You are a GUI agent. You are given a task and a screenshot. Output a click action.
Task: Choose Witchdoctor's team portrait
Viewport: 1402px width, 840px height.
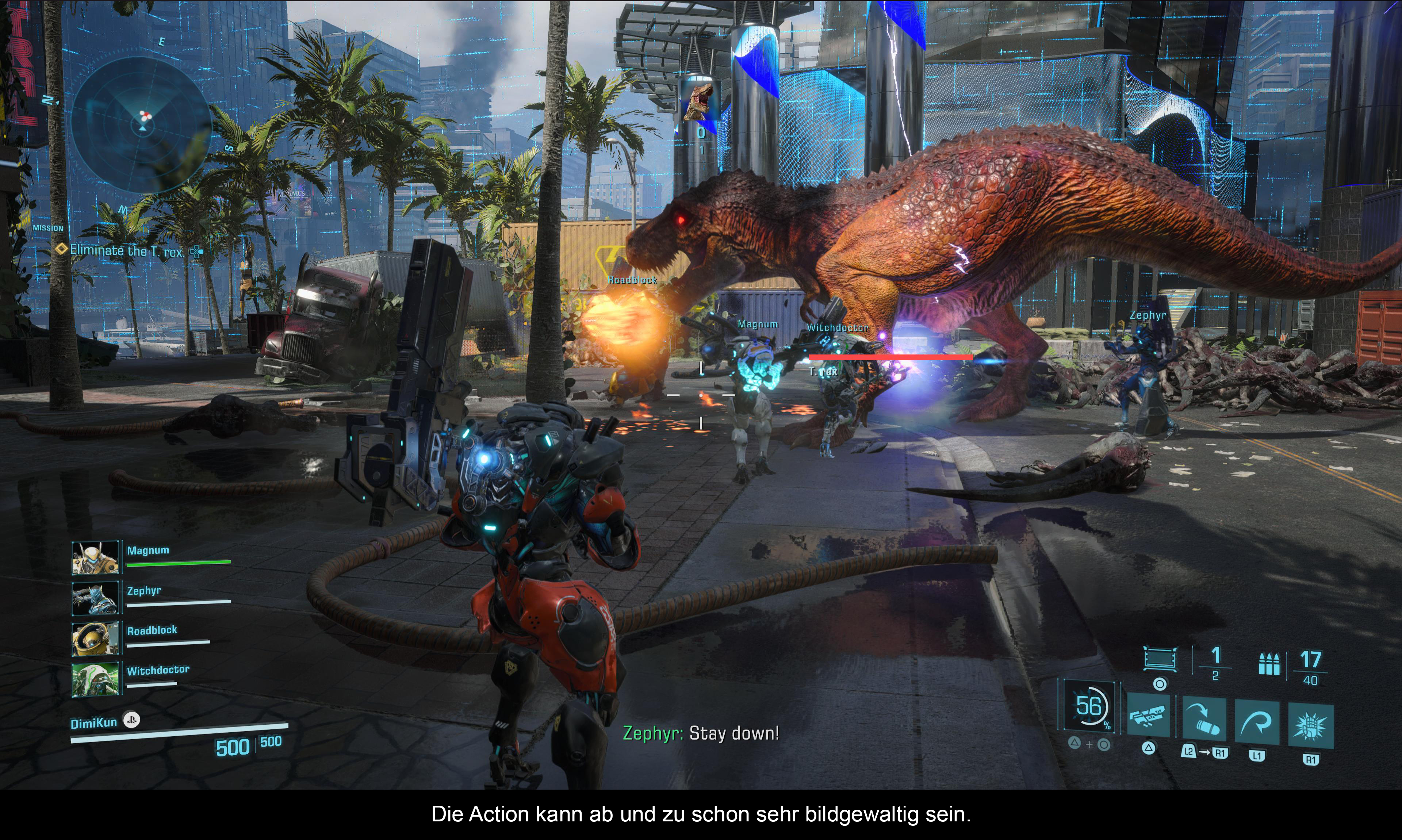96,679
